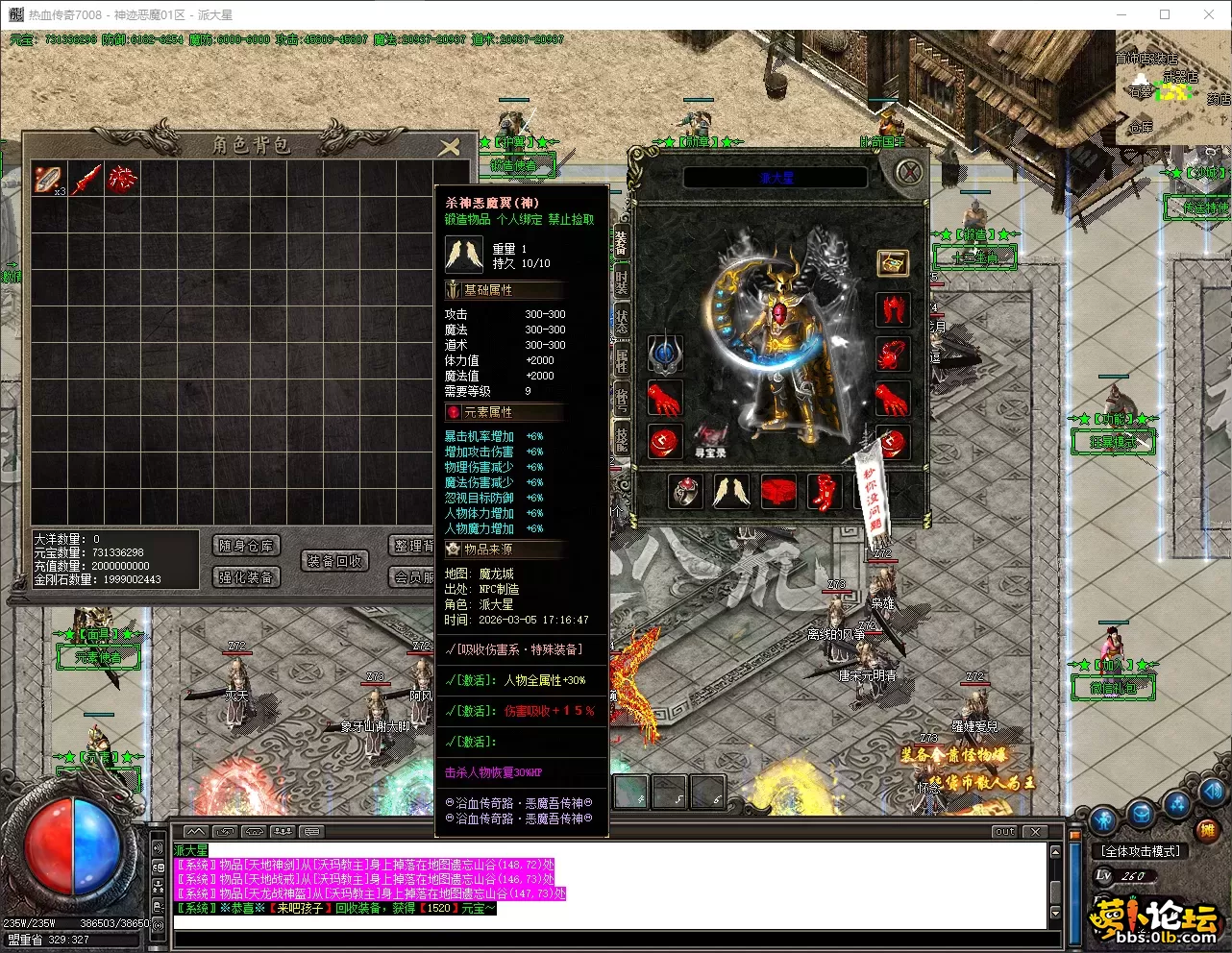Switch to the 状态 status tab
Viewport: 1232px width, 953px height.
621,323
